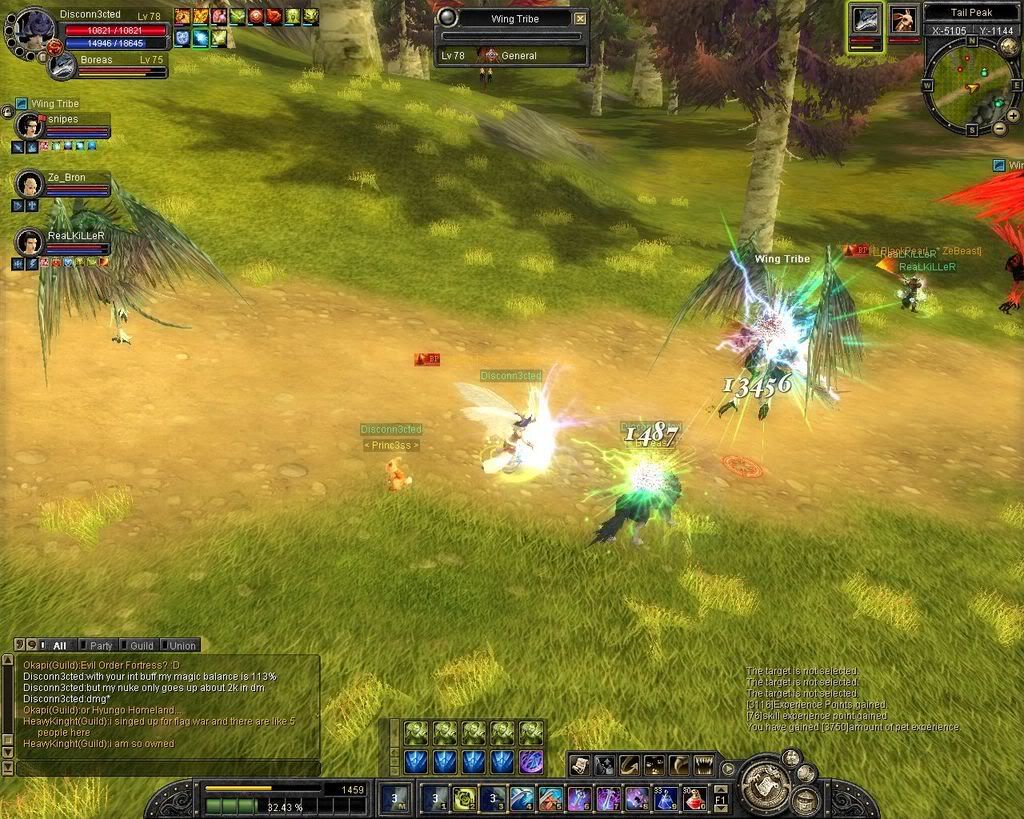Select the Boreas pet portrait
Image resolution: width=1024 pixels, height=819 pixels.
click(x=62, y=65)
